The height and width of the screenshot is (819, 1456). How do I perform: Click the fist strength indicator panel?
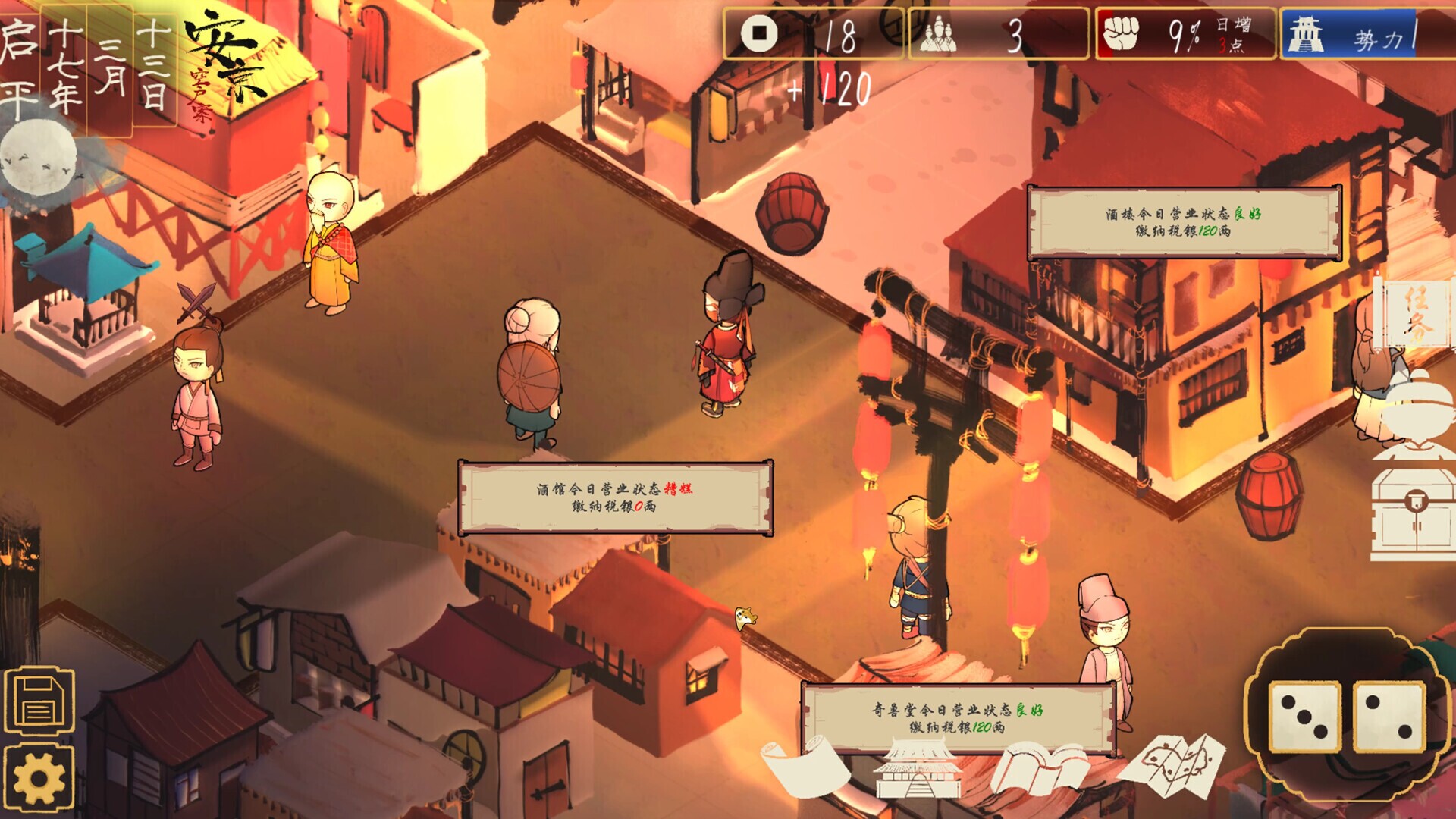(1185, 35)
